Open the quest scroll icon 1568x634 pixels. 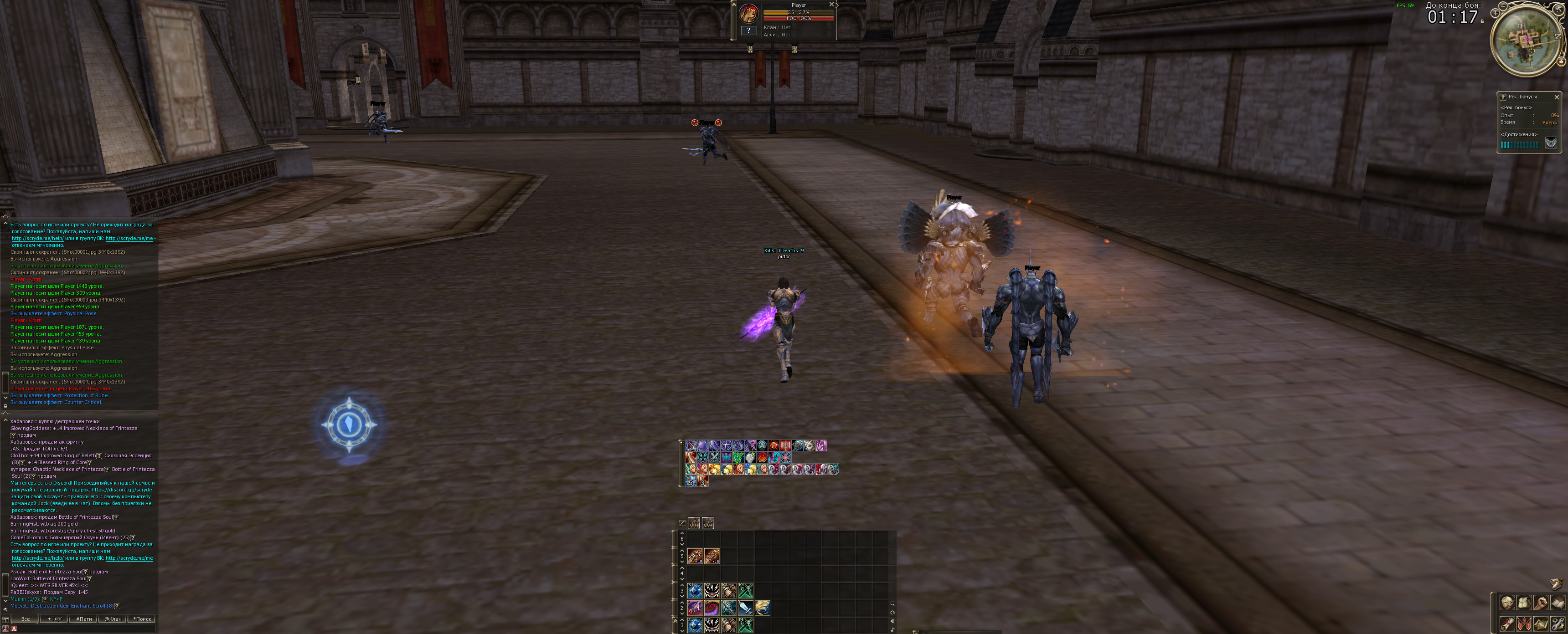click(1508, 625)
